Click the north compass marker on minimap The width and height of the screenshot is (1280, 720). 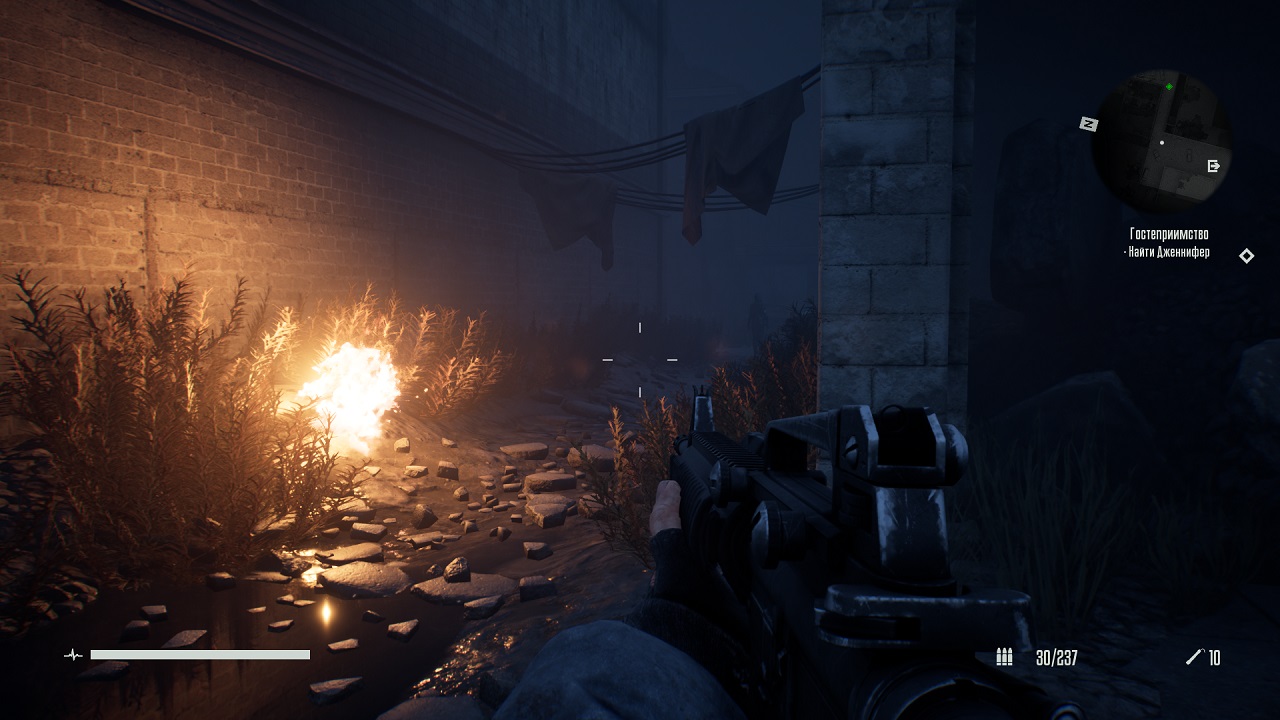[1089, 124]
